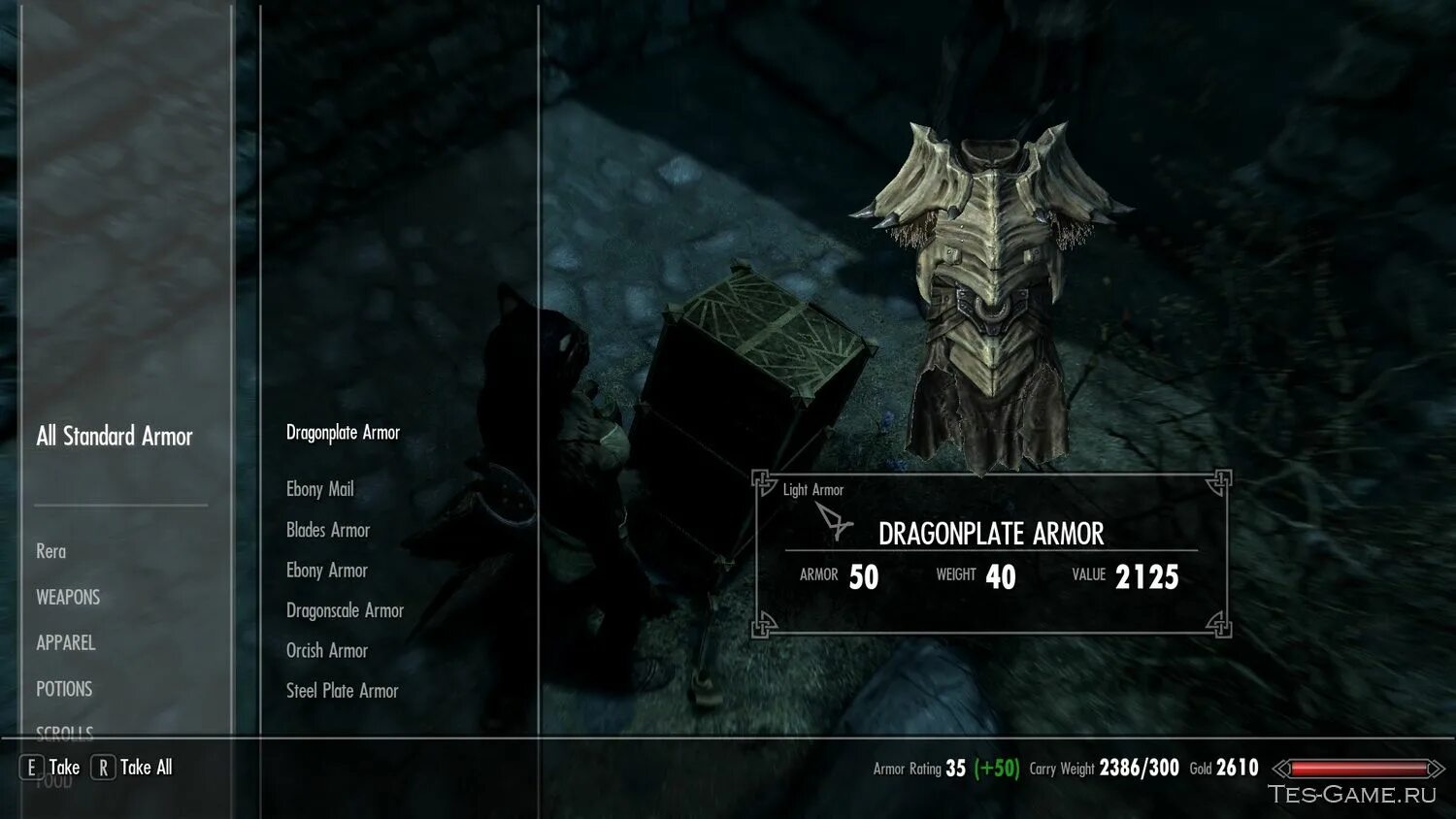
Task: Choose the Orcish Armor entry
Action: [x=326, y=650]
